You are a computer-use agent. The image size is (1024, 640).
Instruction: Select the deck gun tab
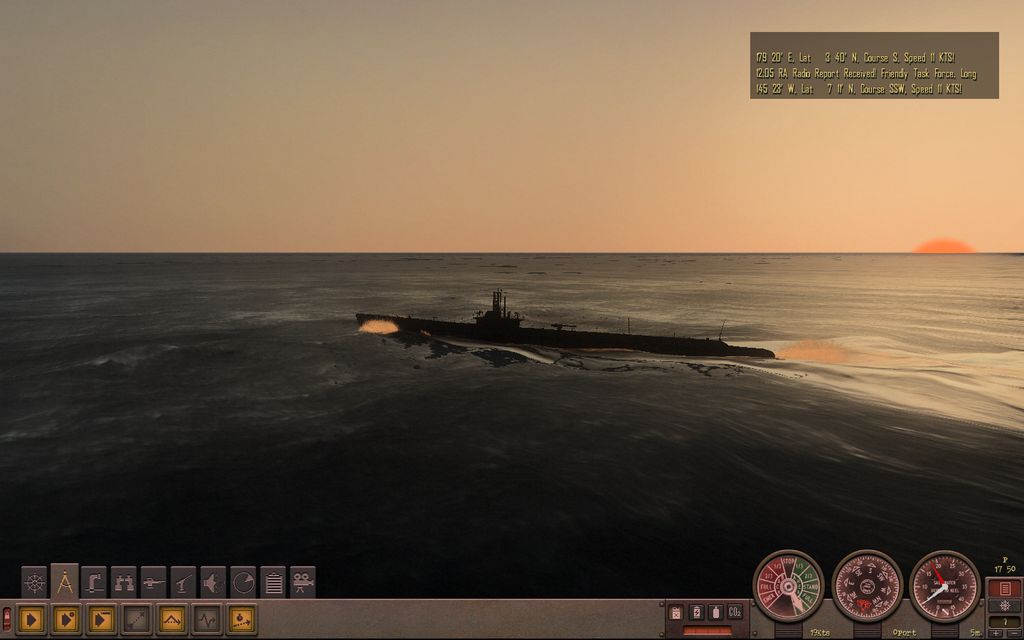click(153, 582)
